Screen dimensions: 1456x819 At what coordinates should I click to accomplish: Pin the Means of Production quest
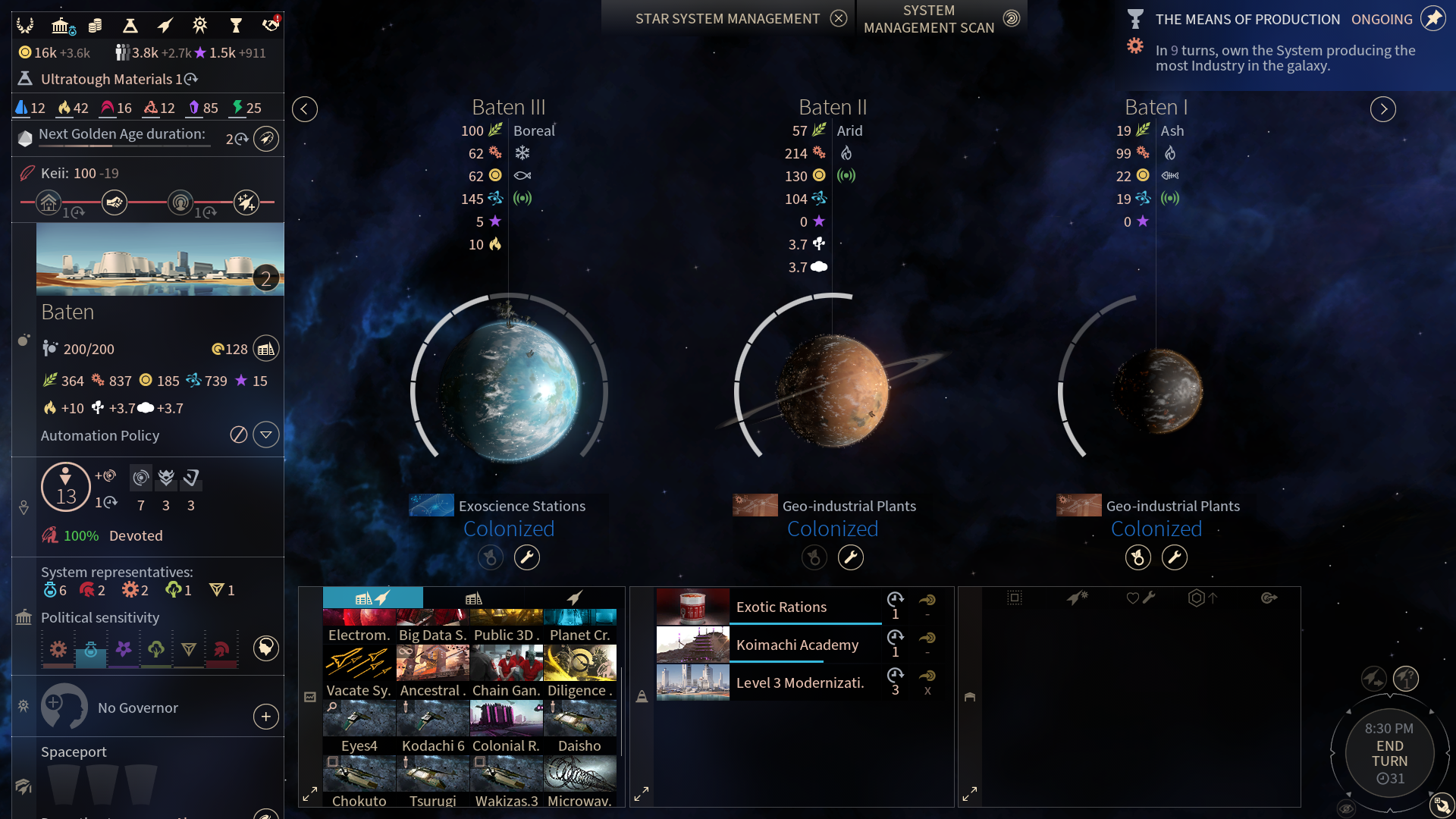1433,19
